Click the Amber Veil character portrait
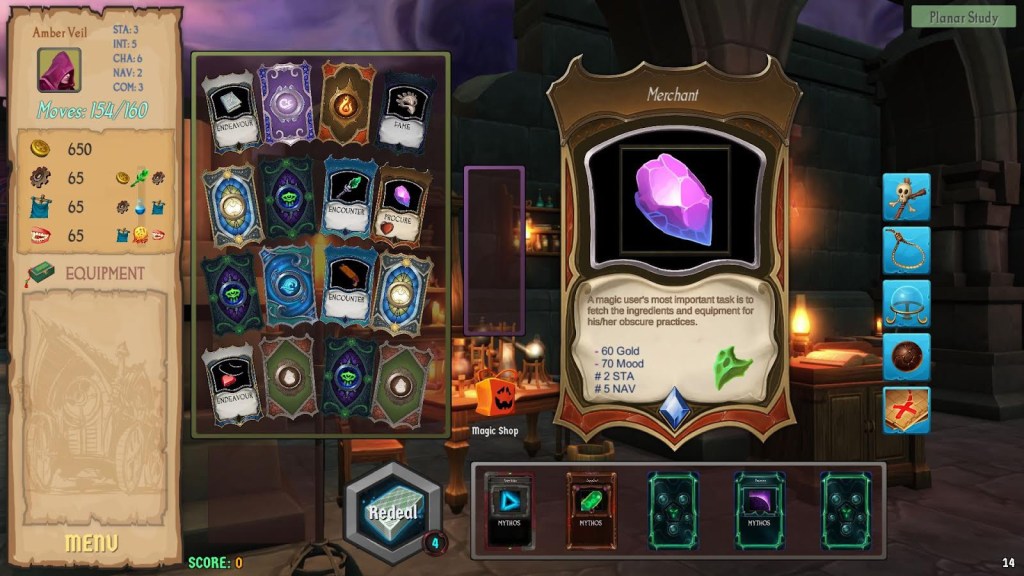The image size is (1024, 576). (x=59, y=70)
